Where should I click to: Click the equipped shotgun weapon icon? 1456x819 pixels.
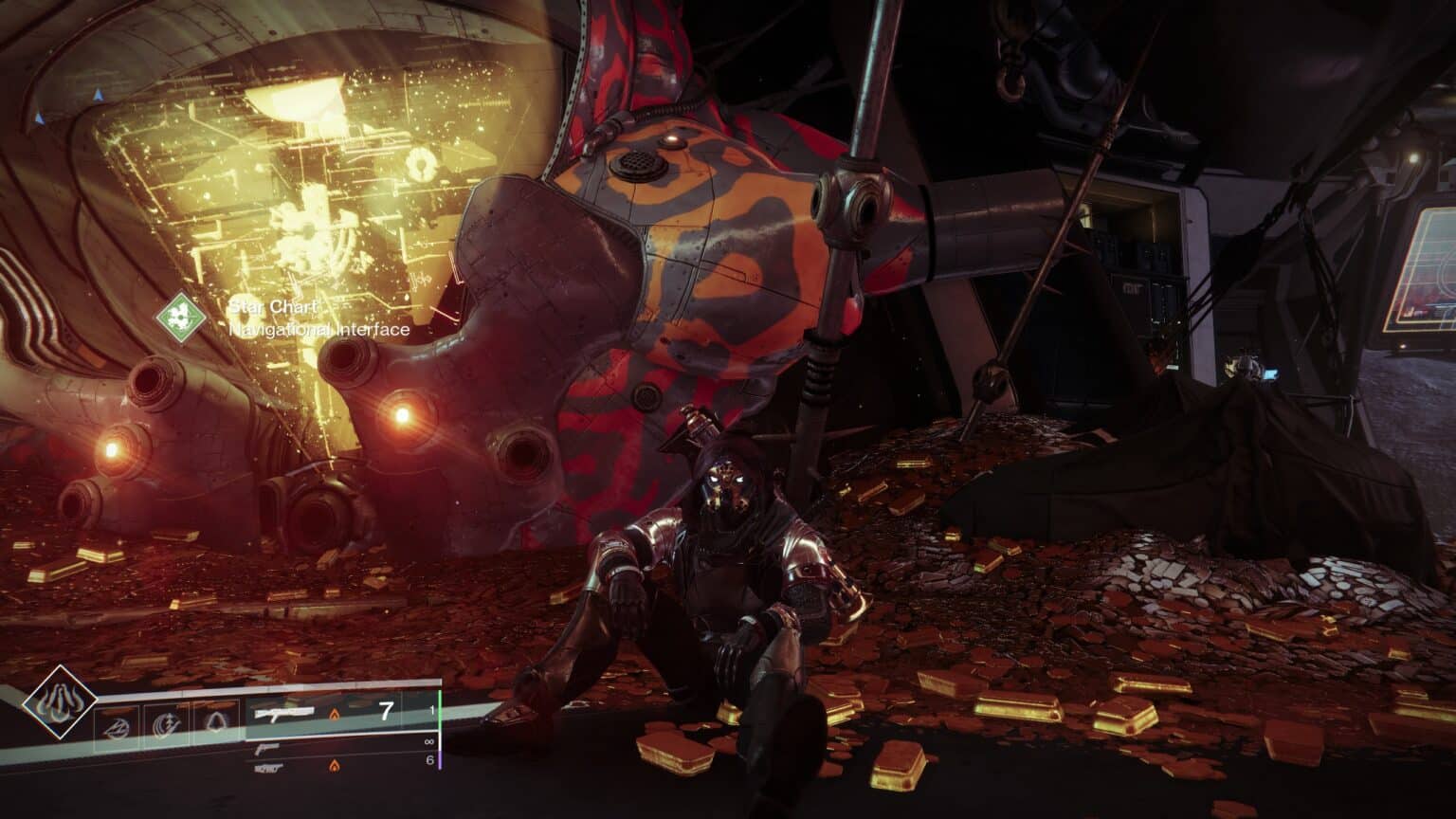coord(285,713)
